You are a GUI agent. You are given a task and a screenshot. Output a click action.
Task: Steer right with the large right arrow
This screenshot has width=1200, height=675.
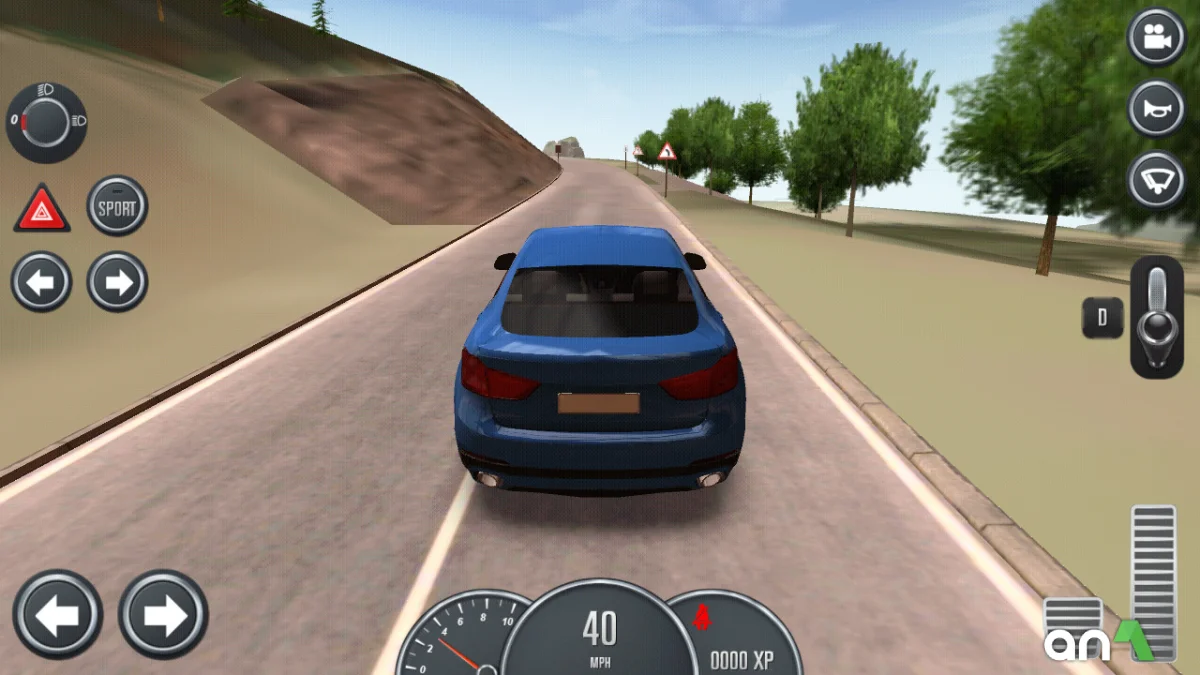click(x=163, y=614)
